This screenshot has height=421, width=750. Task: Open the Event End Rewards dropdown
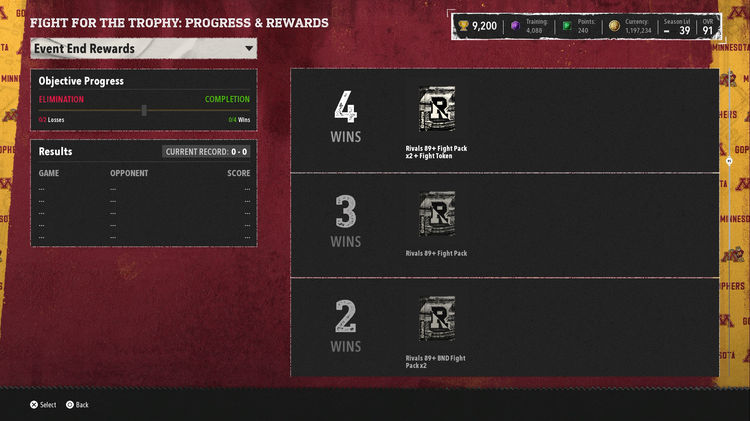coord(144,48)
